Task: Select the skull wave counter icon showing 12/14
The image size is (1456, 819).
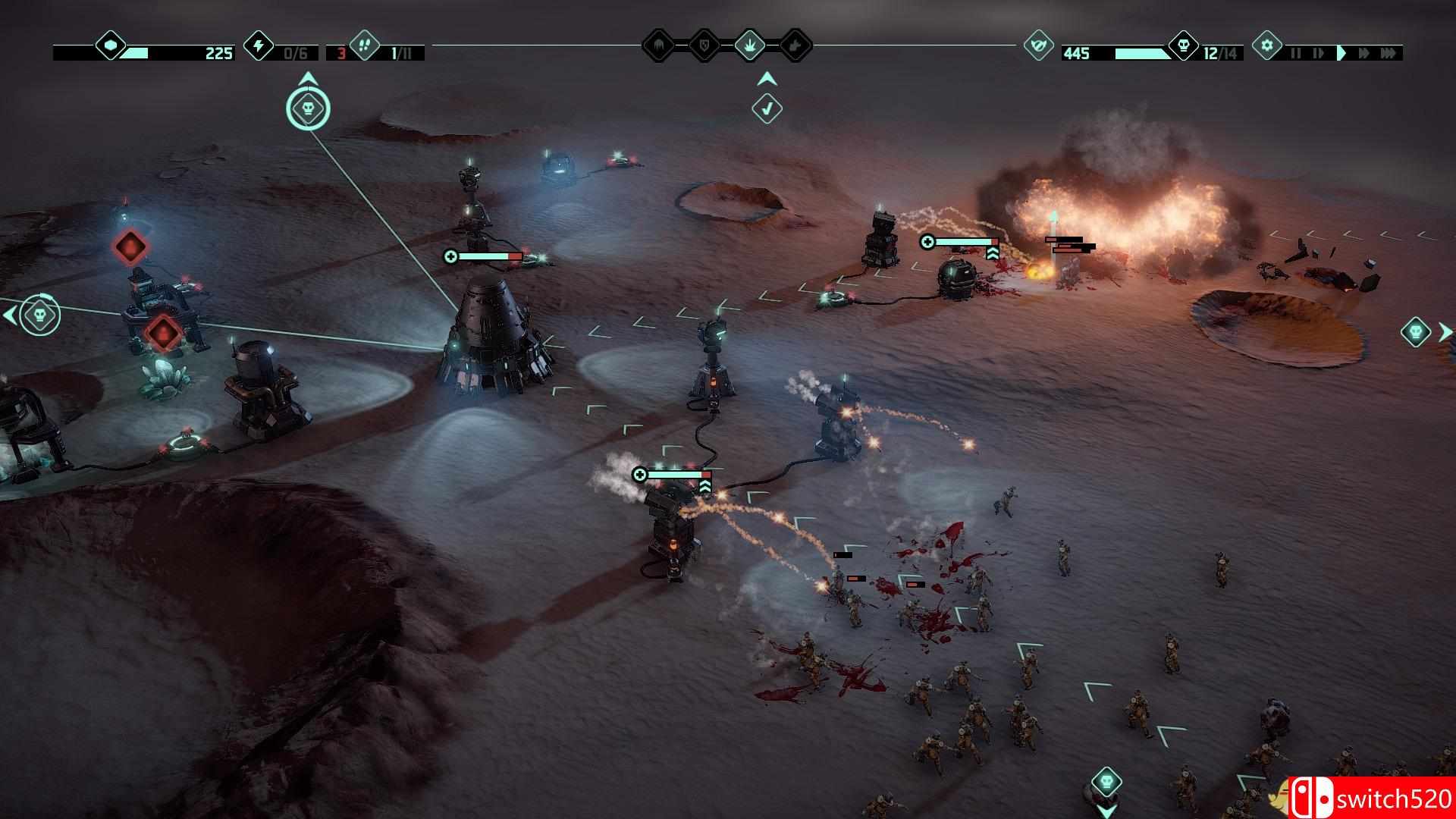Action: [x=1185, y=45]
